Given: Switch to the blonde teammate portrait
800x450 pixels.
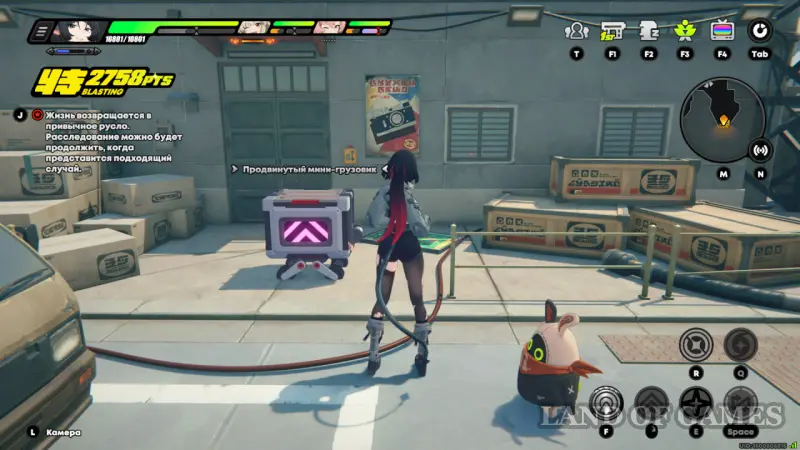Looking at the screenshot, I should (x=255, y=27).
